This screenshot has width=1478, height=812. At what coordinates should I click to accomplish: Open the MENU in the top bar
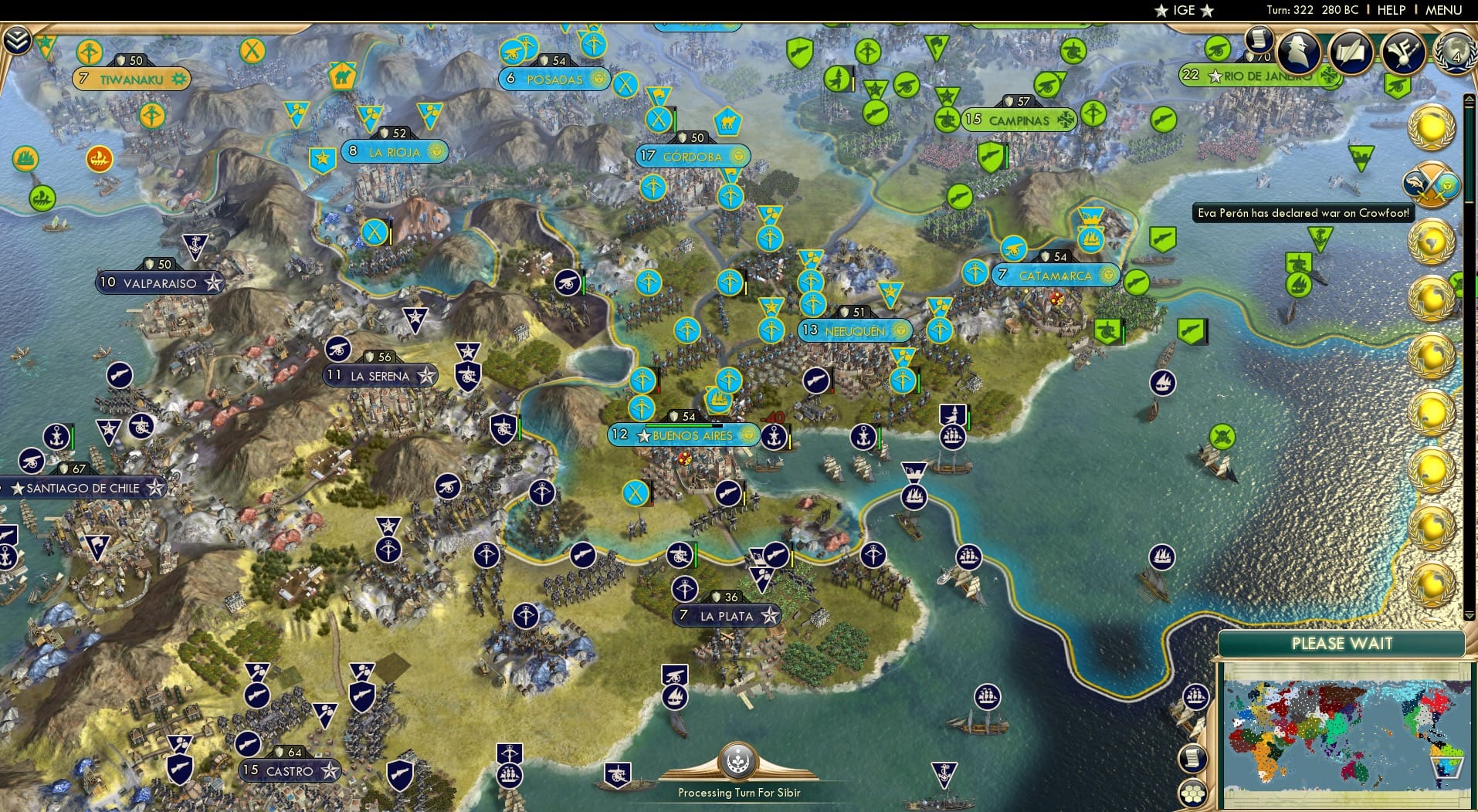pos(1444,10)
